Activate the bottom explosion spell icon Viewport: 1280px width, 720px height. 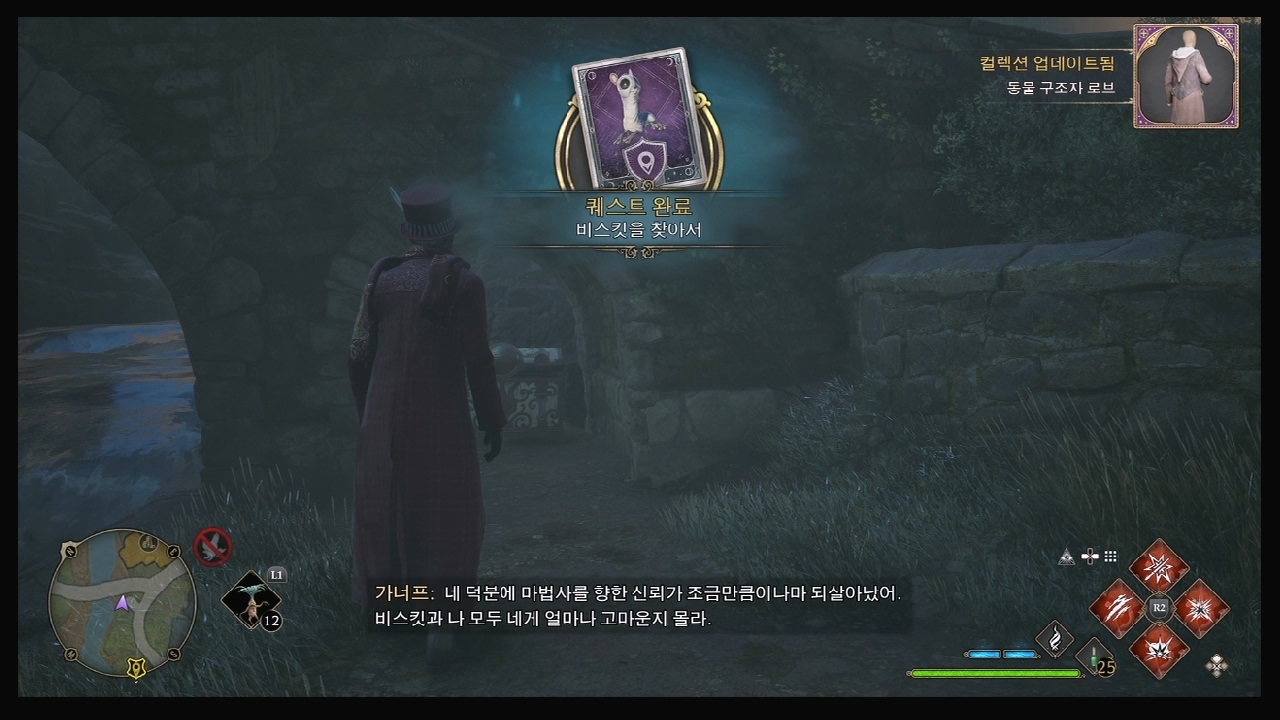(x=1160, y=649)
